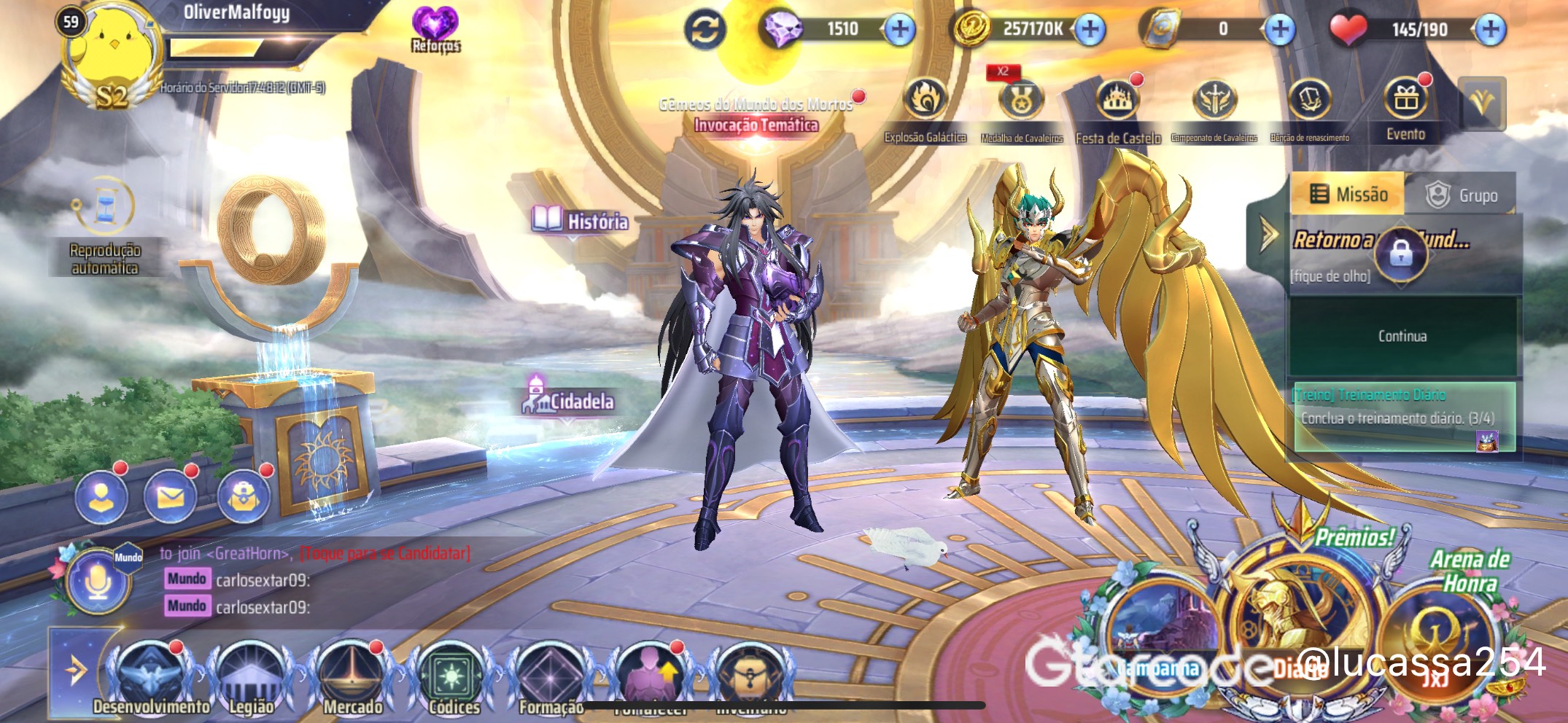Viewport: 1568px width, 723px height.
Task: Open the História book menu
Action: point(581,220)
